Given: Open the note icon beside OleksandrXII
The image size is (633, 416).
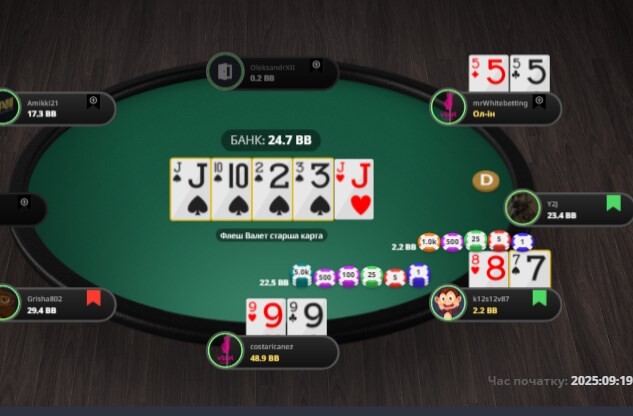Looking at the screenshot, I should pos(316,64).
